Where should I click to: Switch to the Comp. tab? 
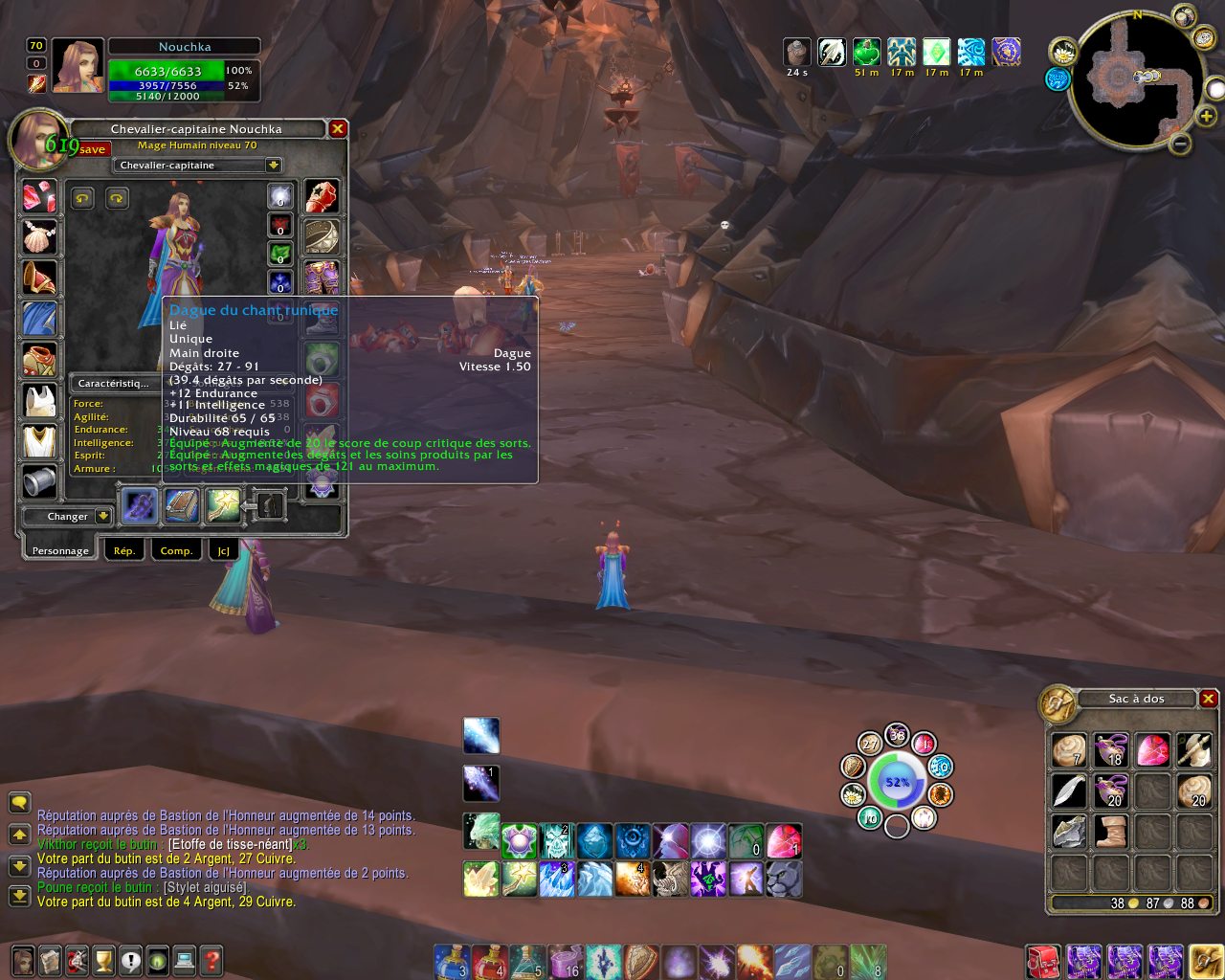click(176, 550)
